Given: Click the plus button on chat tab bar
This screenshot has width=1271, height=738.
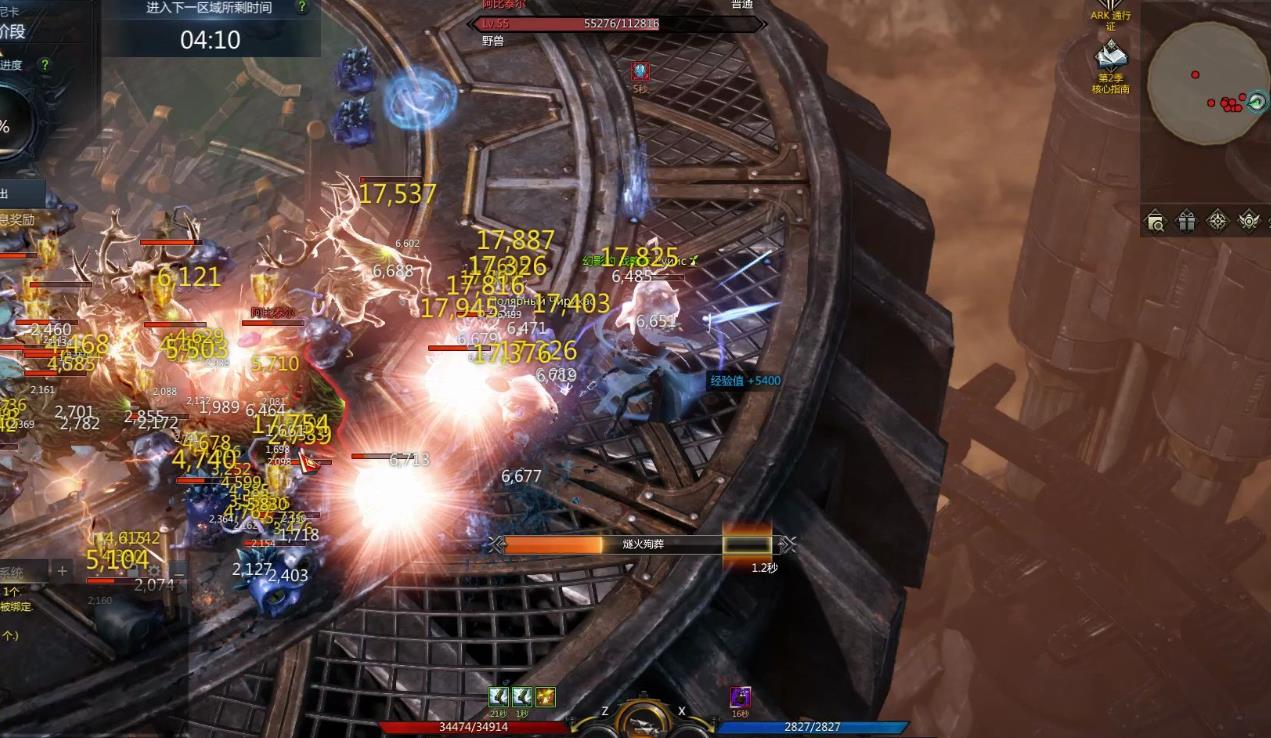Looking at the screenshot, I should point(62,571).
